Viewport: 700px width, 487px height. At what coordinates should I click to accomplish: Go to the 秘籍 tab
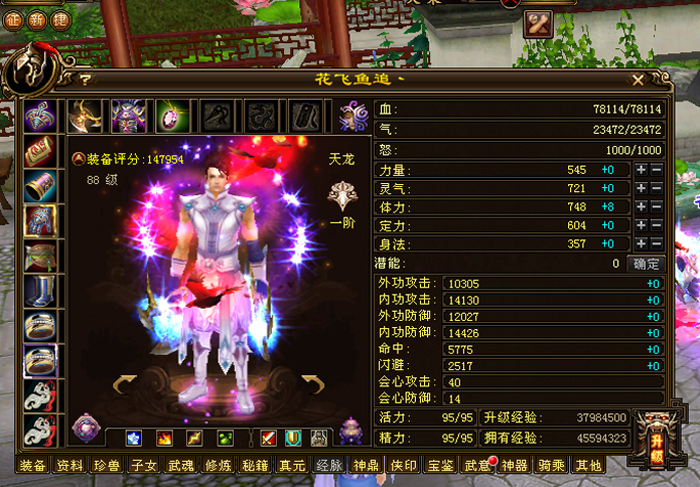pyautogui.click(x=256, y=465)
